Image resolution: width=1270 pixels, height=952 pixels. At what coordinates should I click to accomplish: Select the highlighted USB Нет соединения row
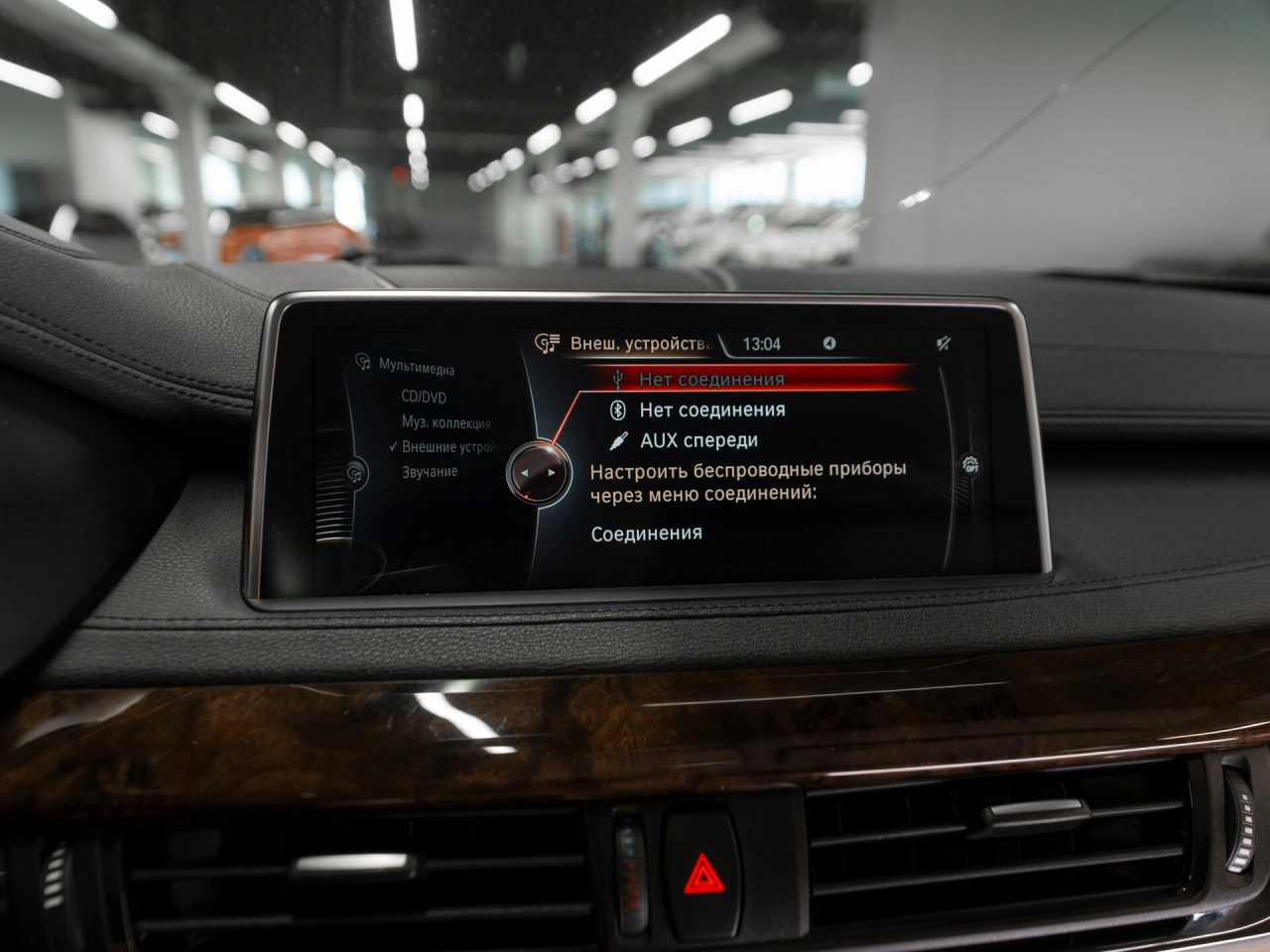(x=711, y=379)
